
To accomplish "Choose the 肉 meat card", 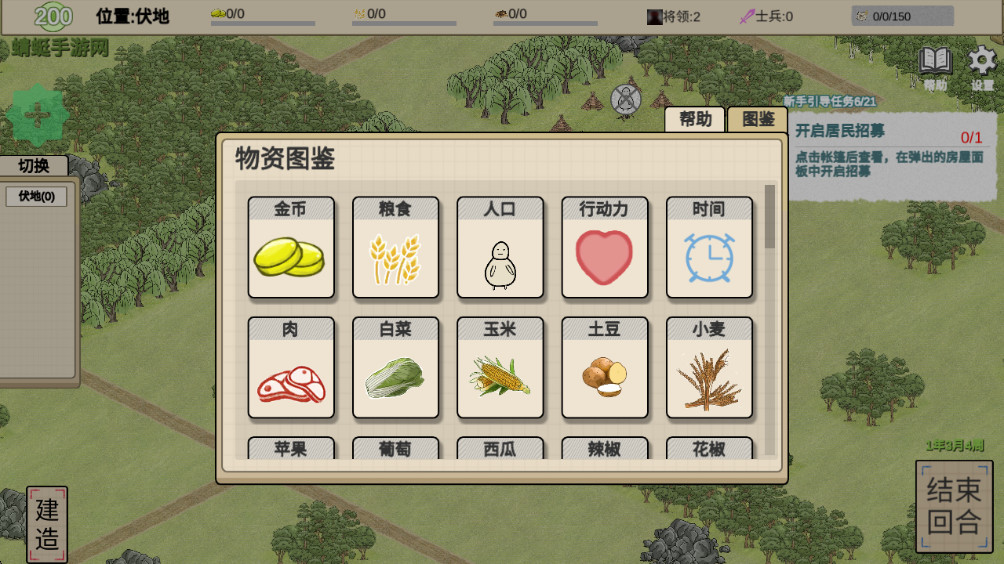I will tap(290, 367).
